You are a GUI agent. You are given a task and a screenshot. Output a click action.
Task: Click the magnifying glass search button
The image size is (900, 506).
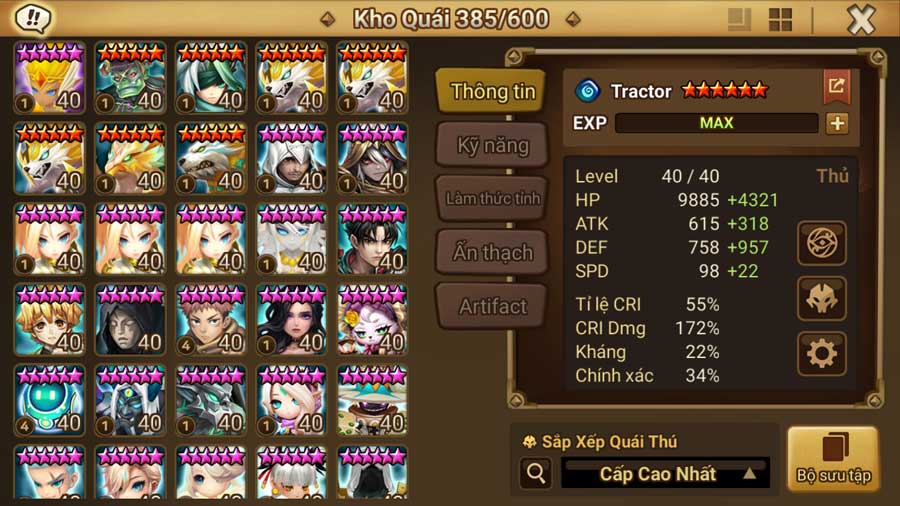tap(537, 473)
